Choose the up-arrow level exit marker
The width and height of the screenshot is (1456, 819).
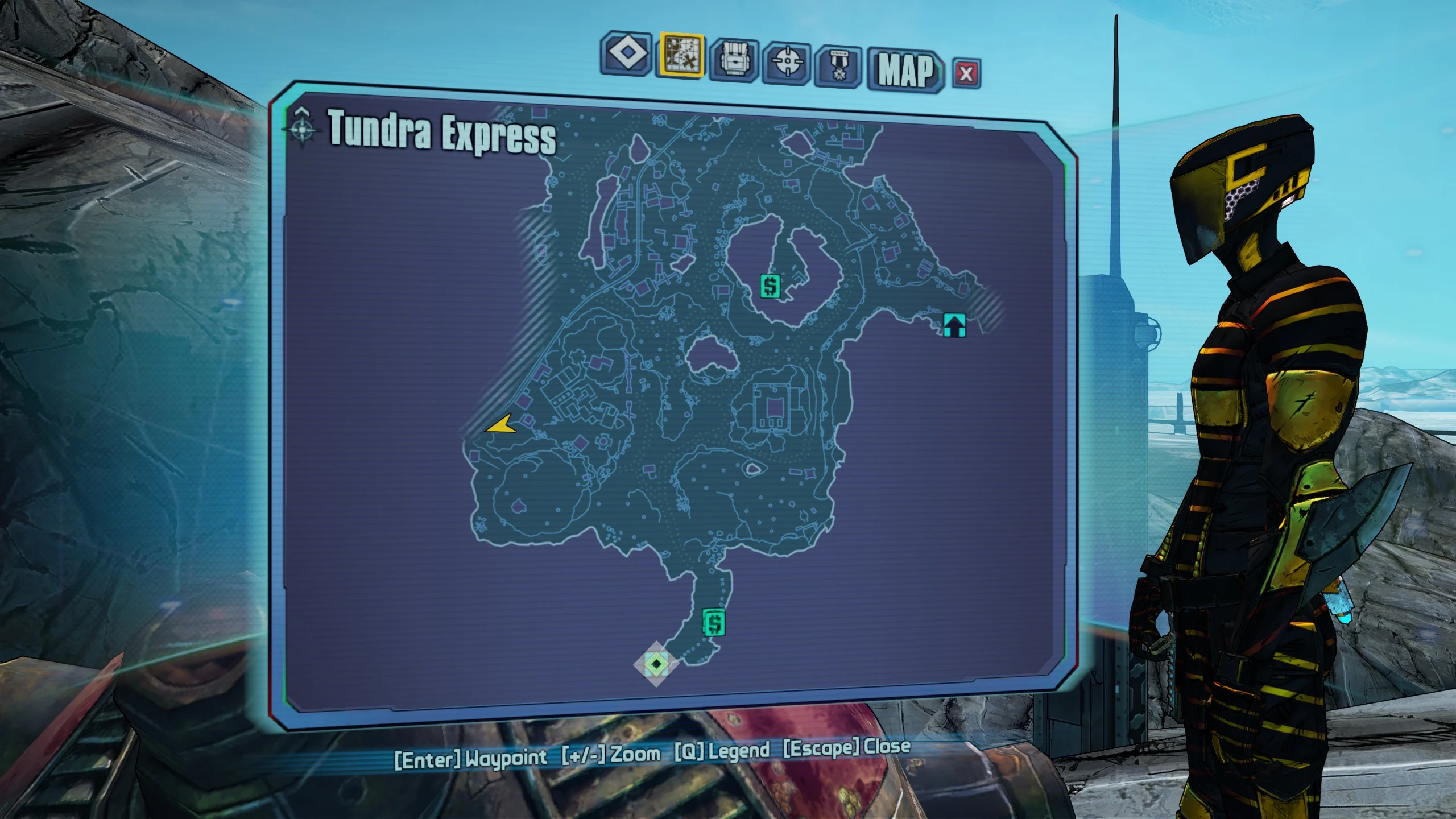(x=954, y=325)
